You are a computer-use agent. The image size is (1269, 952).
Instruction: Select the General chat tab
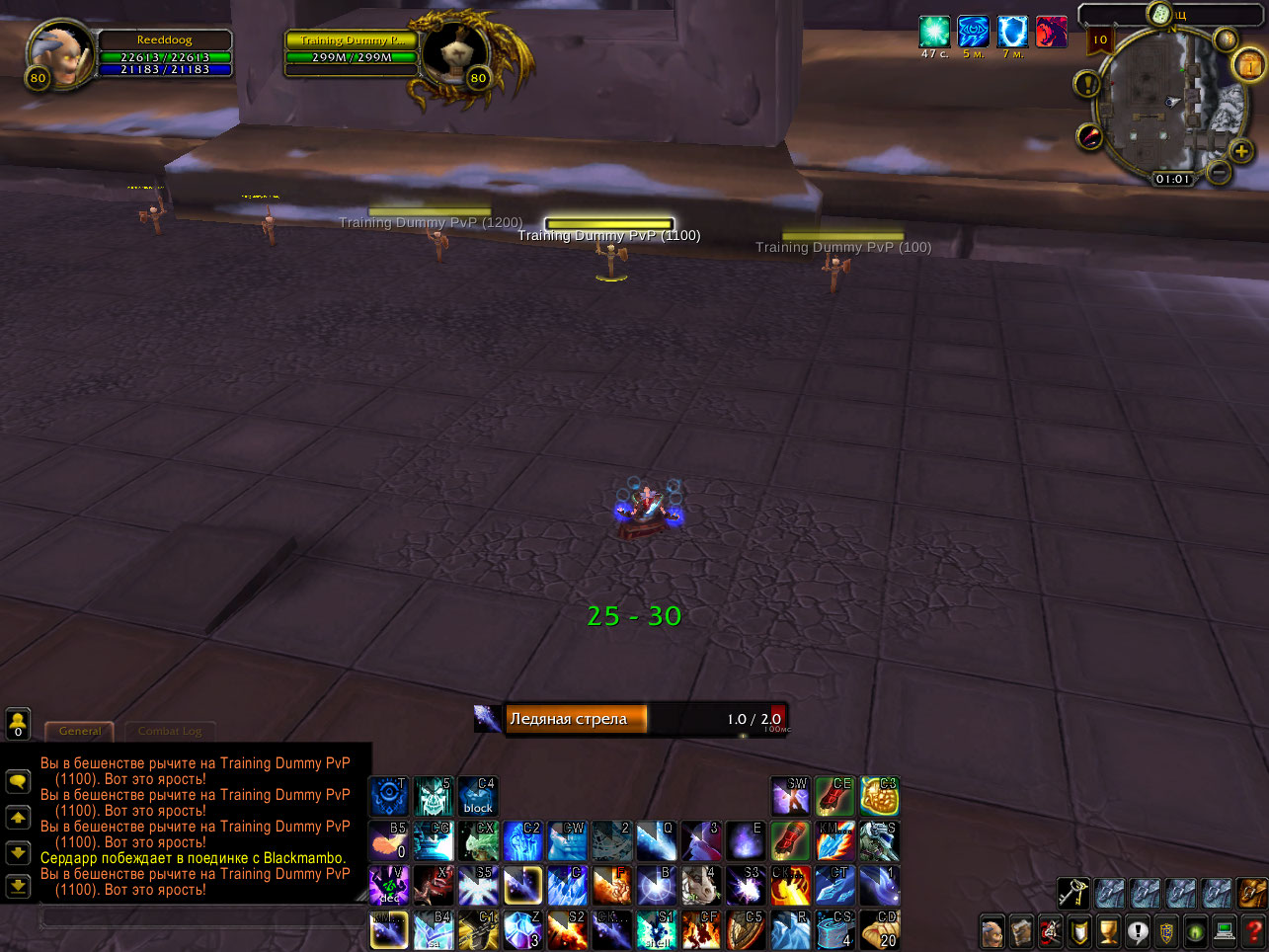(x=79, y=731)
